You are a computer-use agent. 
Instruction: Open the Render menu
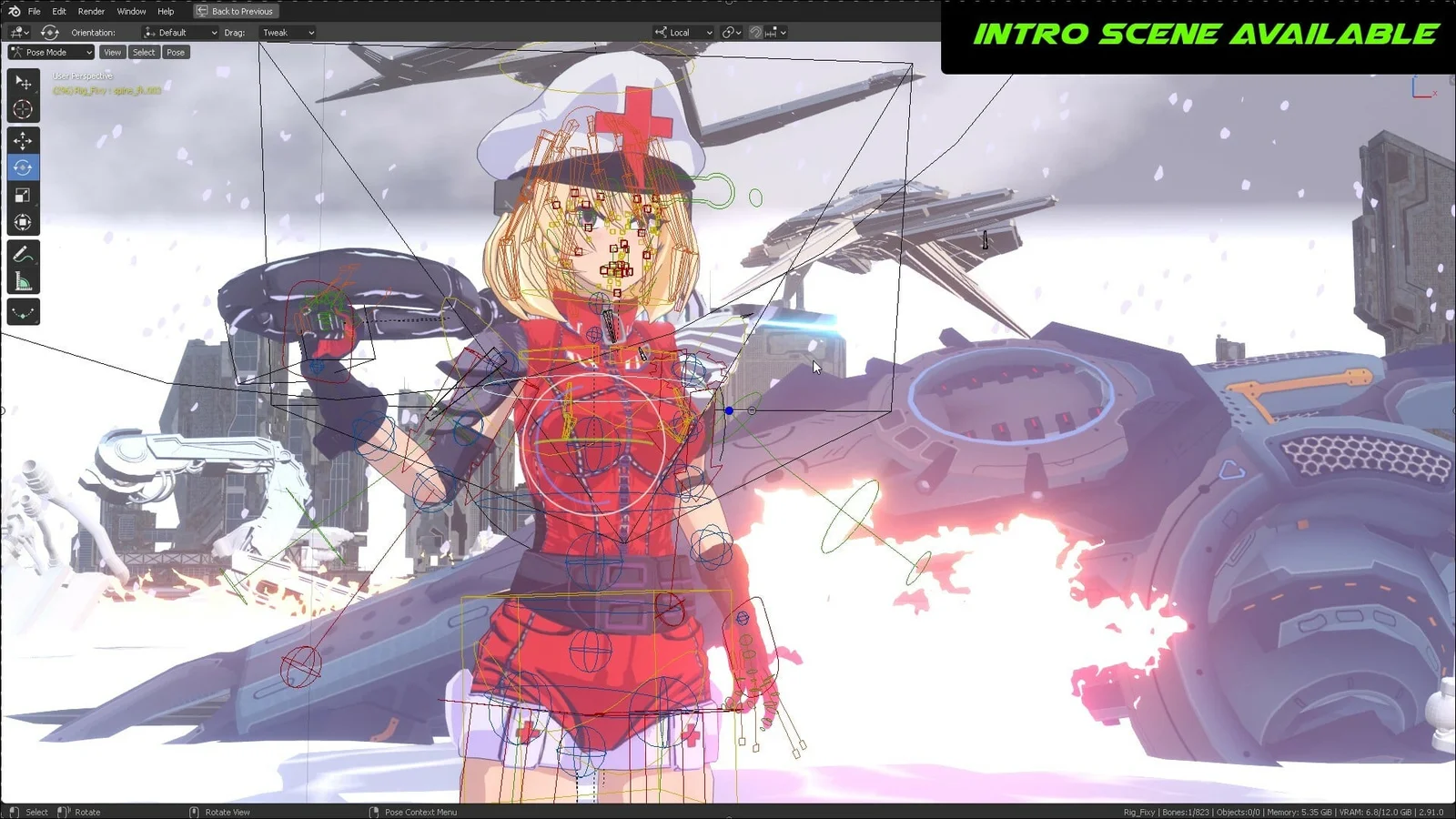point(90,11)
